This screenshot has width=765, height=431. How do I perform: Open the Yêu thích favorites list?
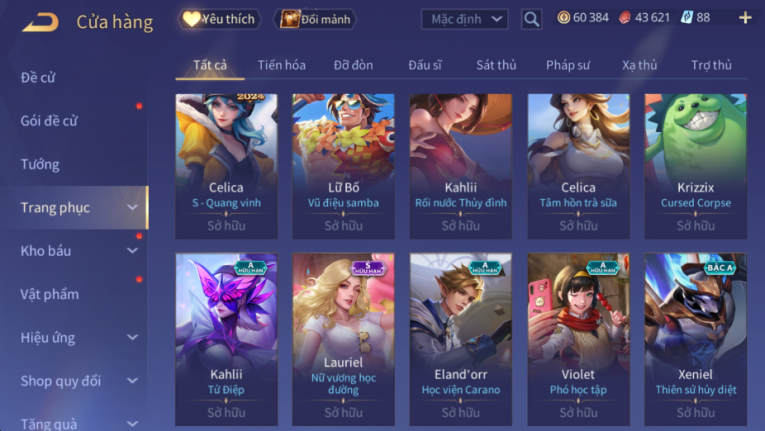(x=220, y=19)
